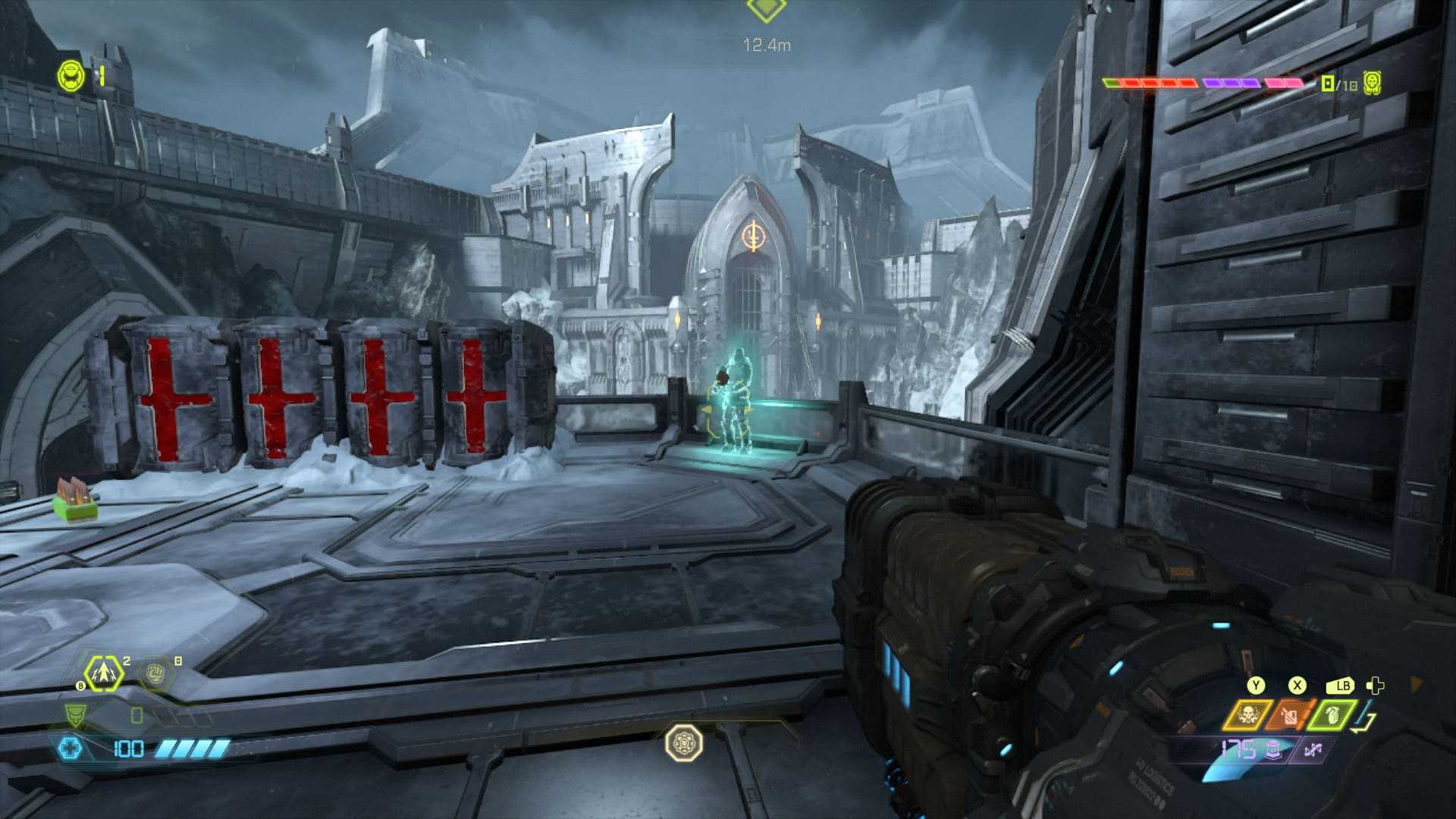Activate the dash ability hexagon icon

103,673
